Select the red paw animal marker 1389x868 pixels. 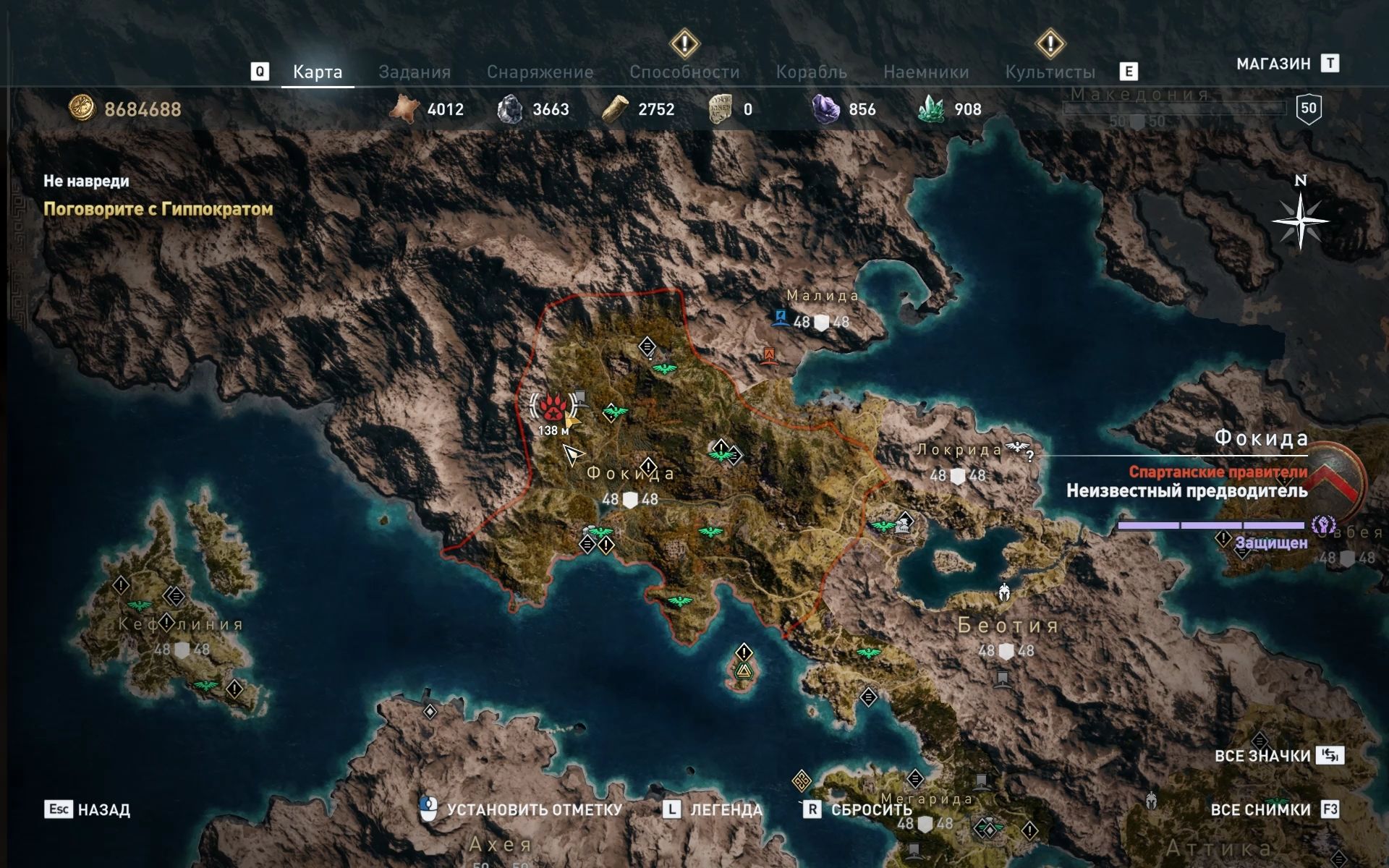553,408
